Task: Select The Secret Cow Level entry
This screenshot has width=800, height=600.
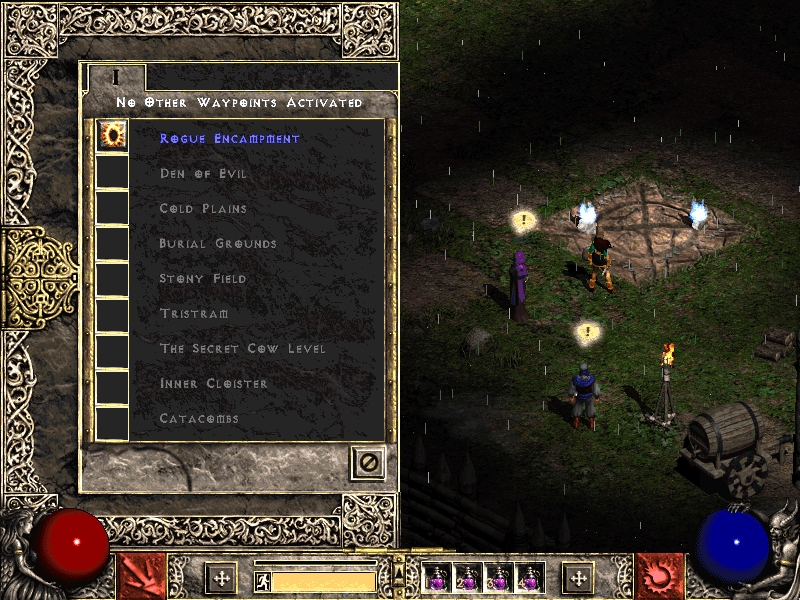Action: click(242, 349)
